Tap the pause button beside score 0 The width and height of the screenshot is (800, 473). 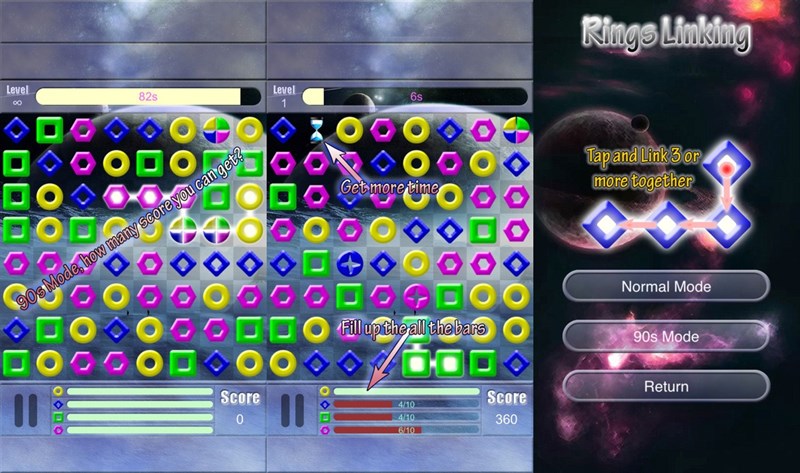click(26, 410)
